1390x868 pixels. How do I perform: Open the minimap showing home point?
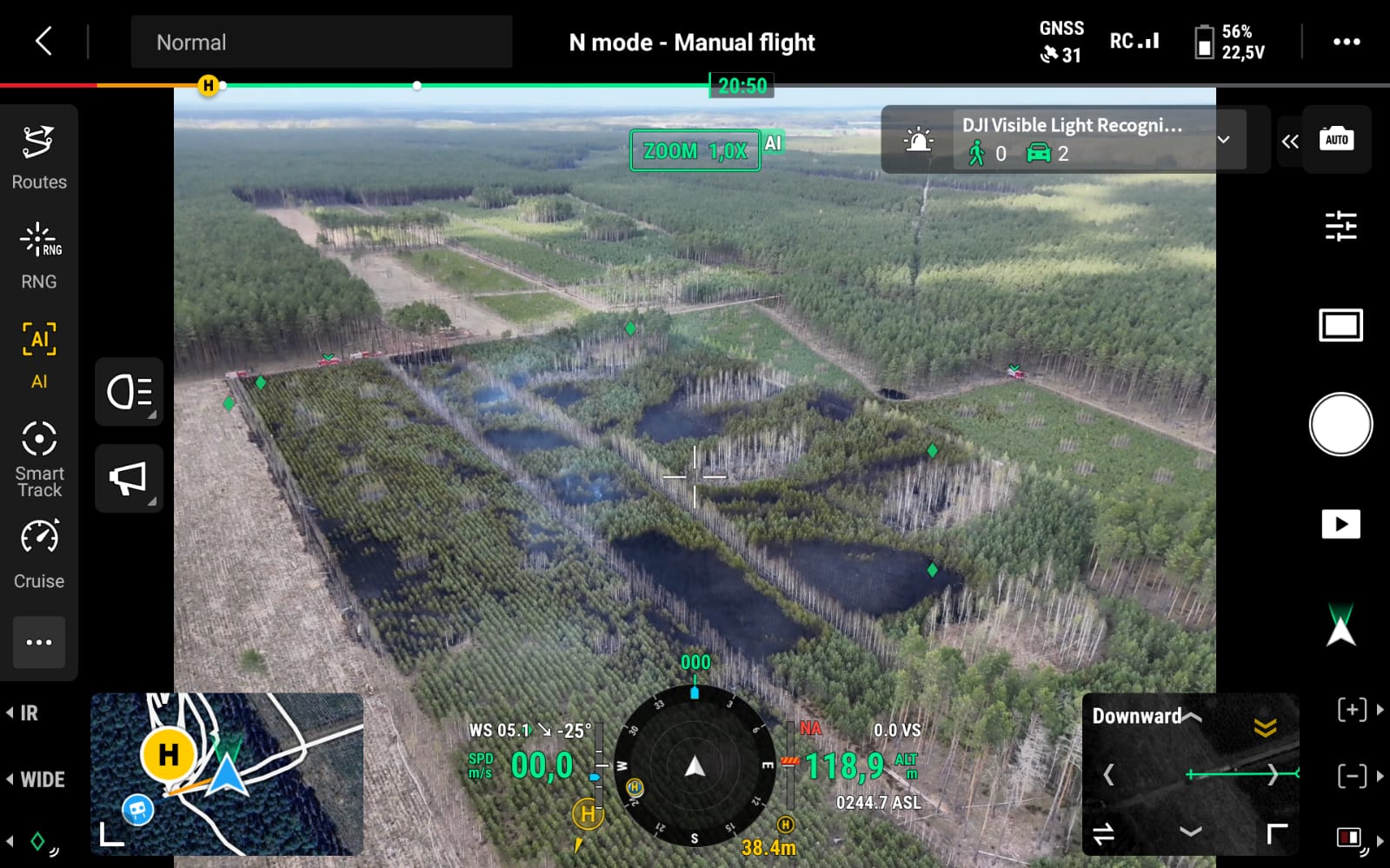tap(227, 773)
